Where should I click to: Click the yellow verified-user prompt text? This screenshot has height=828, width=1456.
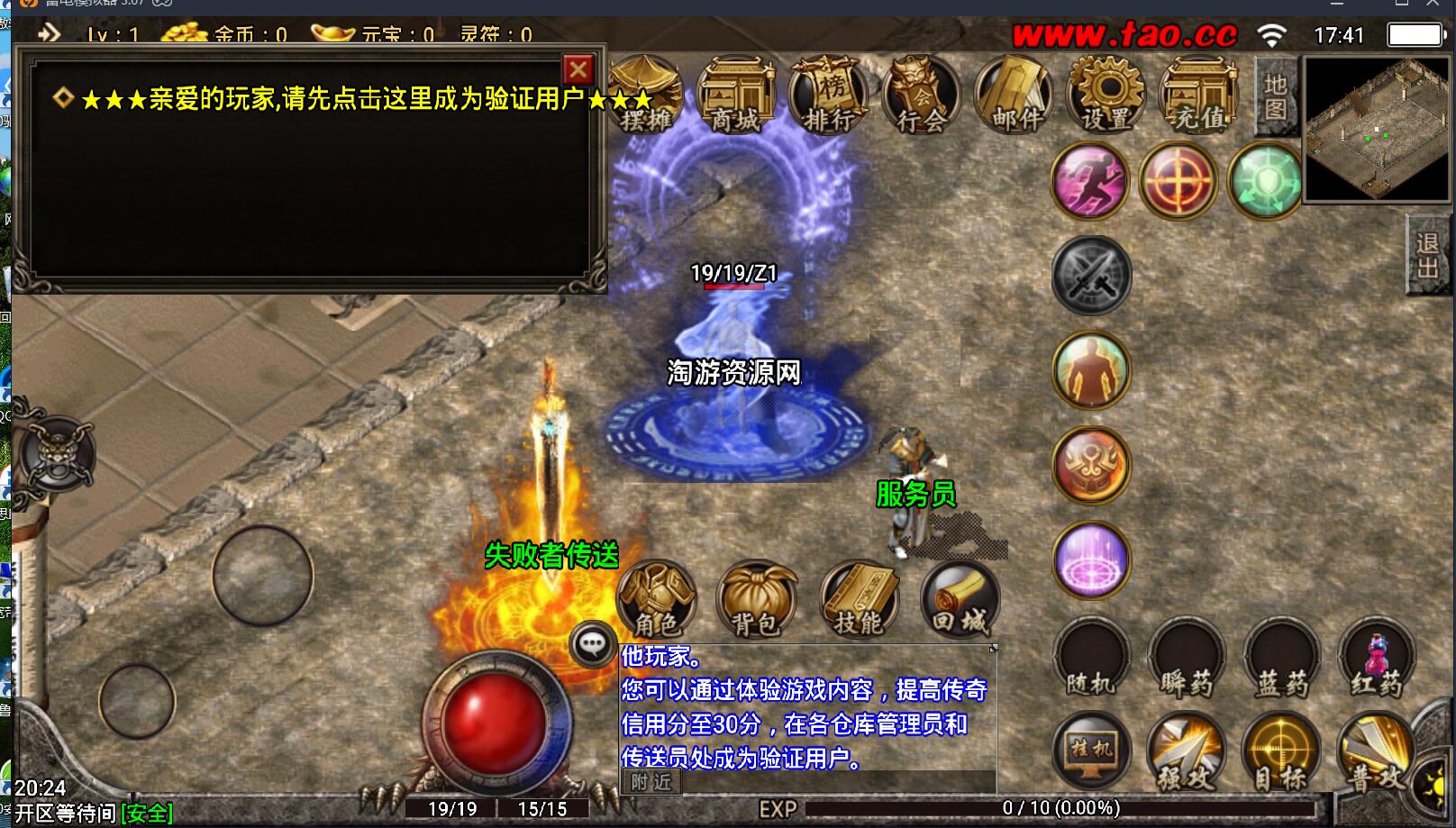pos(365,99)
